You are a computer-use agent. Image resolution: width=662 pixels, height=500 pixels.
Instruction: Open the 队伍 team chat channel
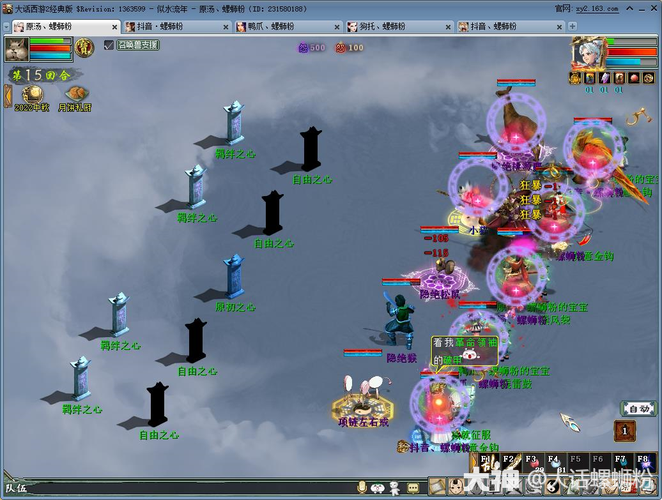click(x=15, y=488)
